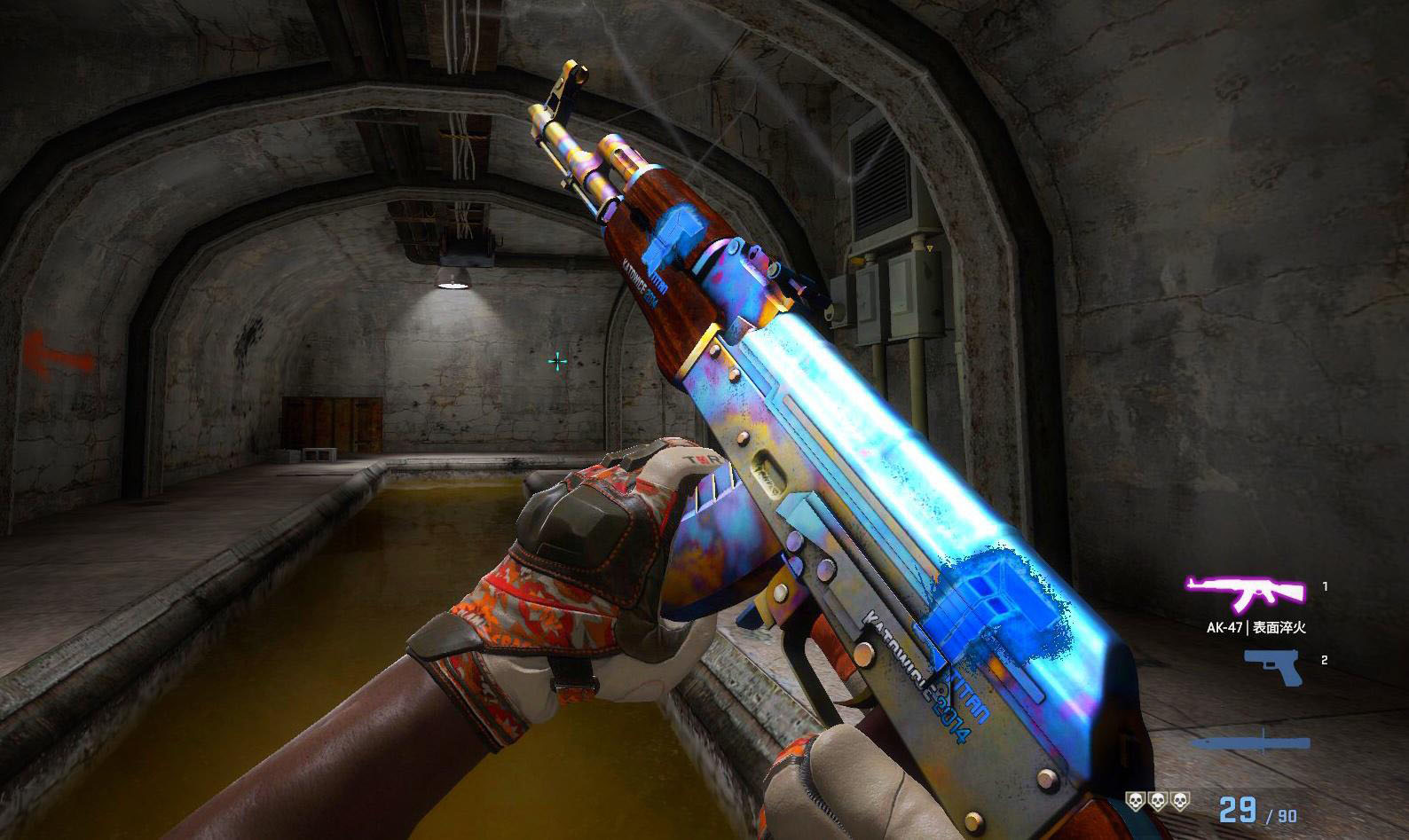Click the weapon slot number 2 label

(1324, 660)
